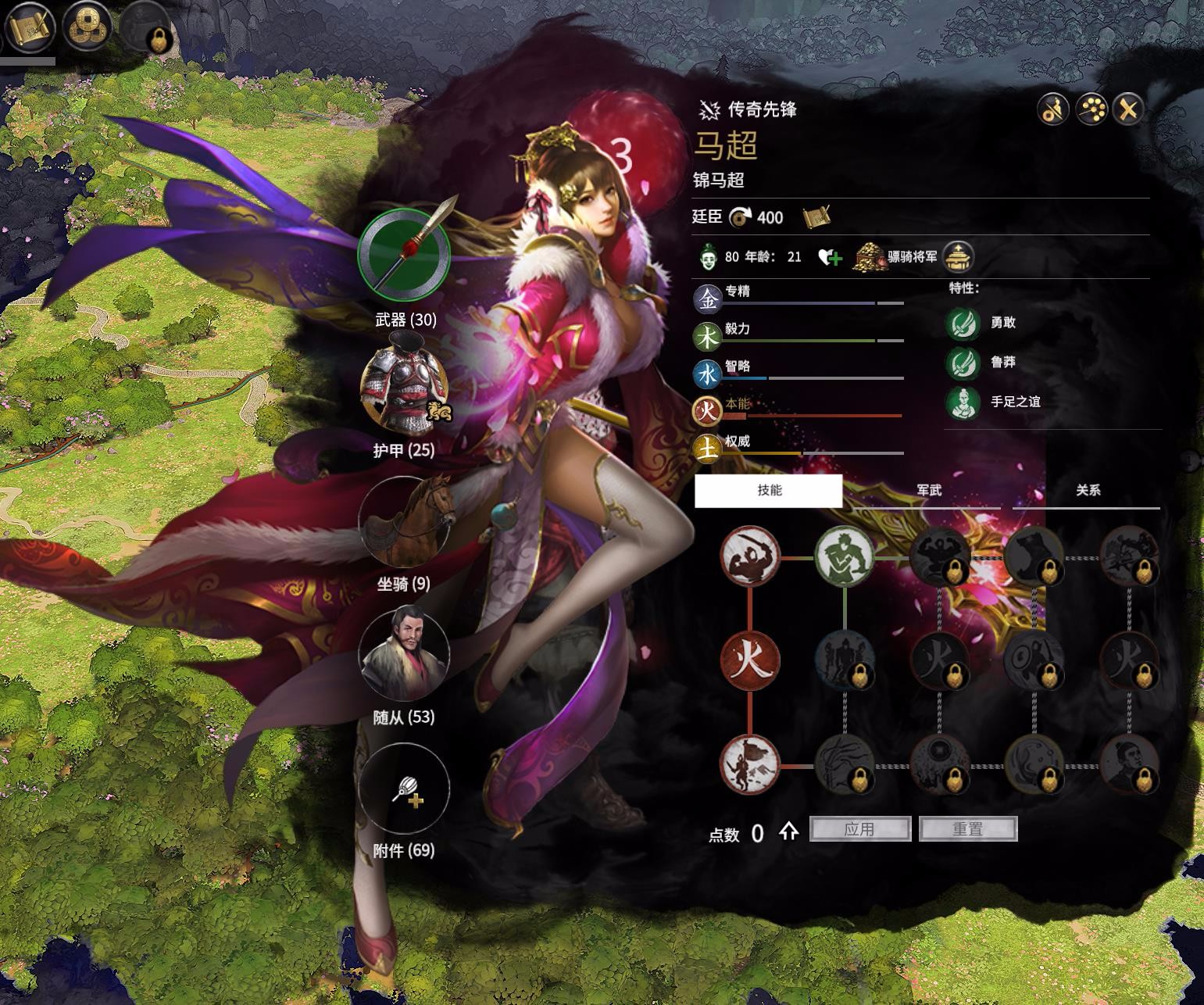Switch to the 军武 tab

[x=928, y=491]
